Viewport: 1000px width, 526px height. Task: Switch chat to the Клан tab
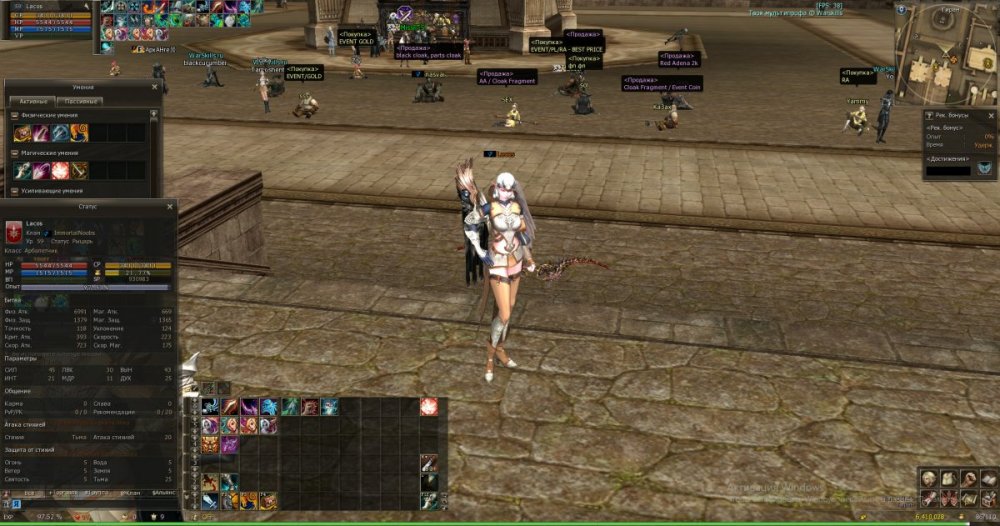click(130, 493)
